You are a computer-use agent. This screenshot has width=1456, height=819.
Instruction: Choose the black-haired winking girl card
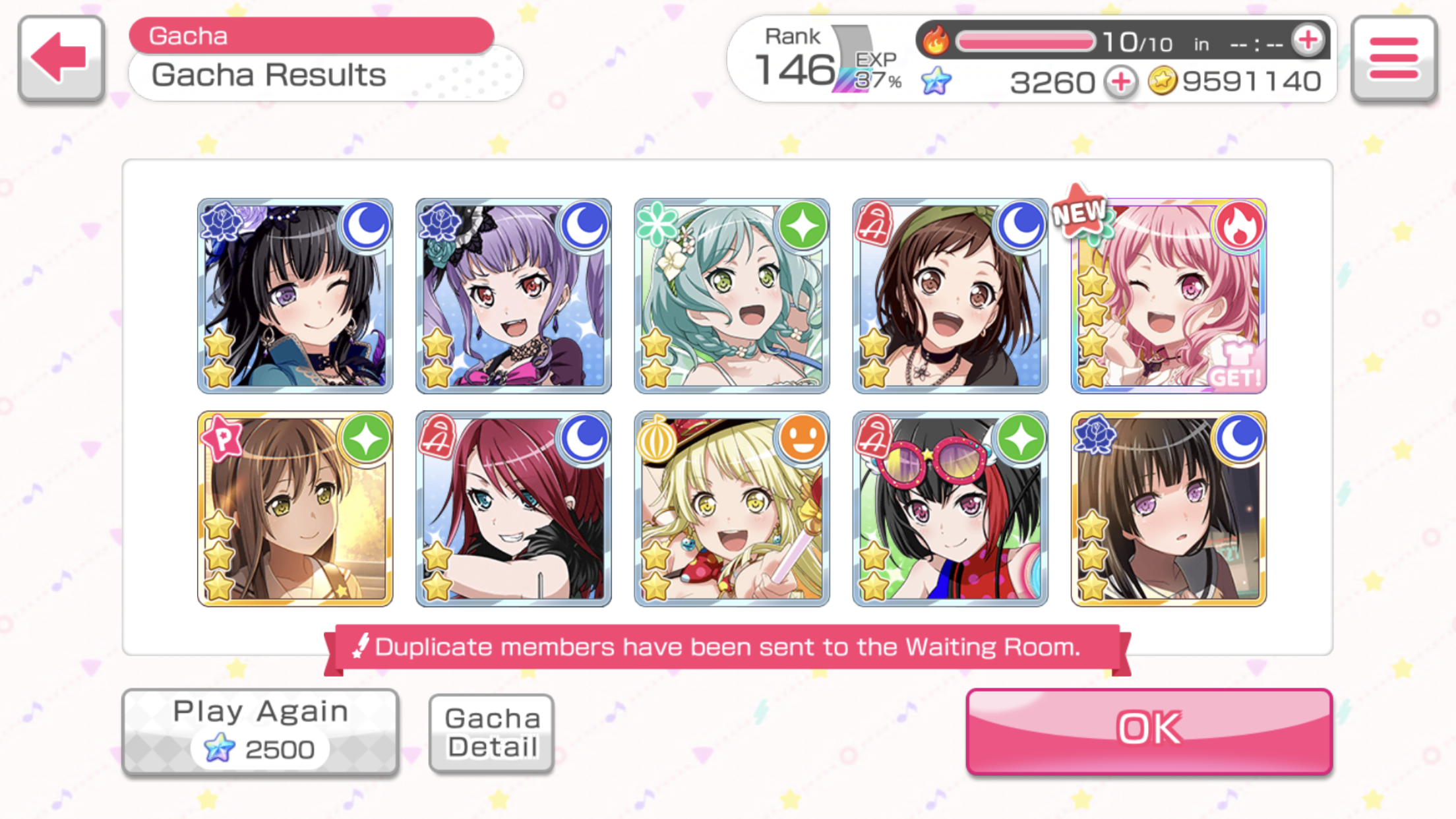point(295,295)
